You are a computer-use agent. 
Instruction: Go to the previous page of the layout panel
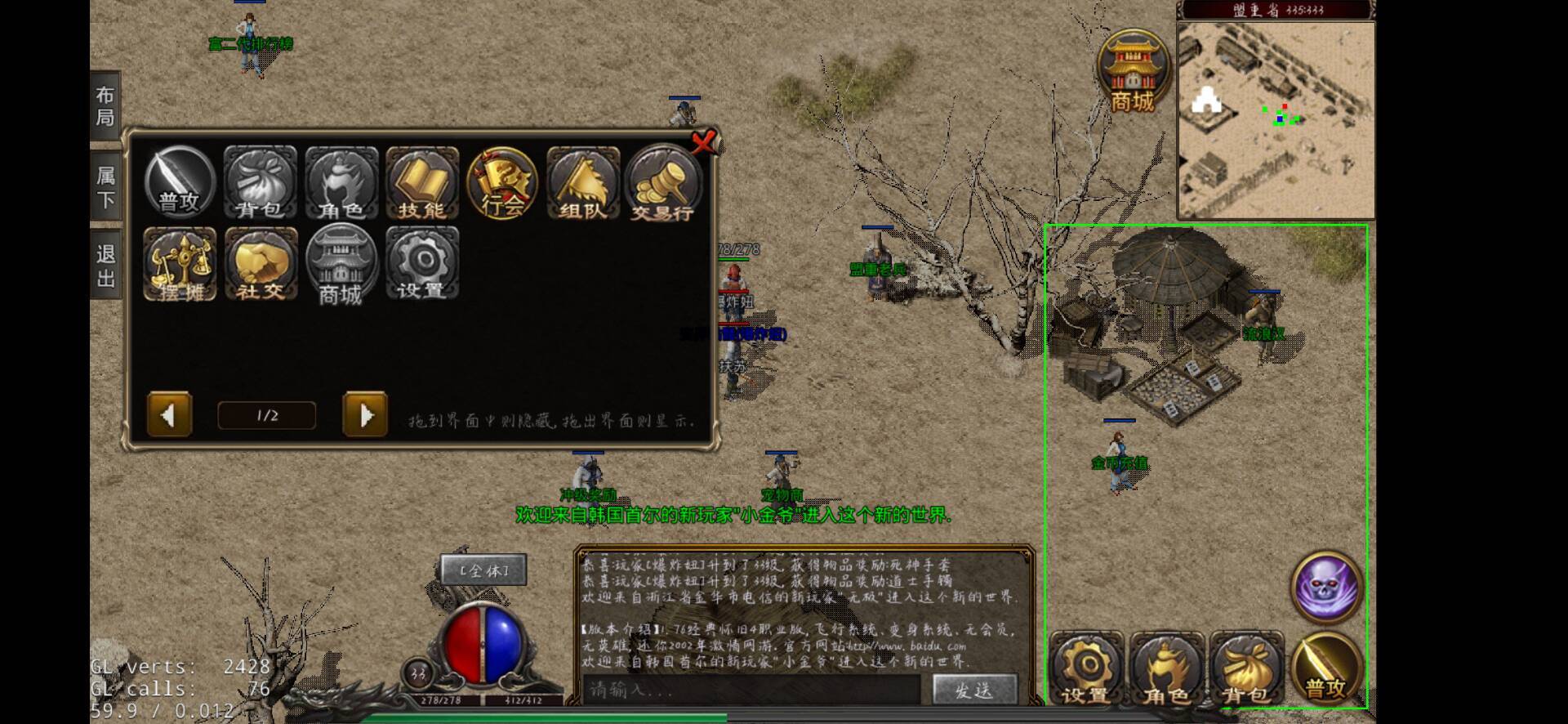tap(169, 415)
